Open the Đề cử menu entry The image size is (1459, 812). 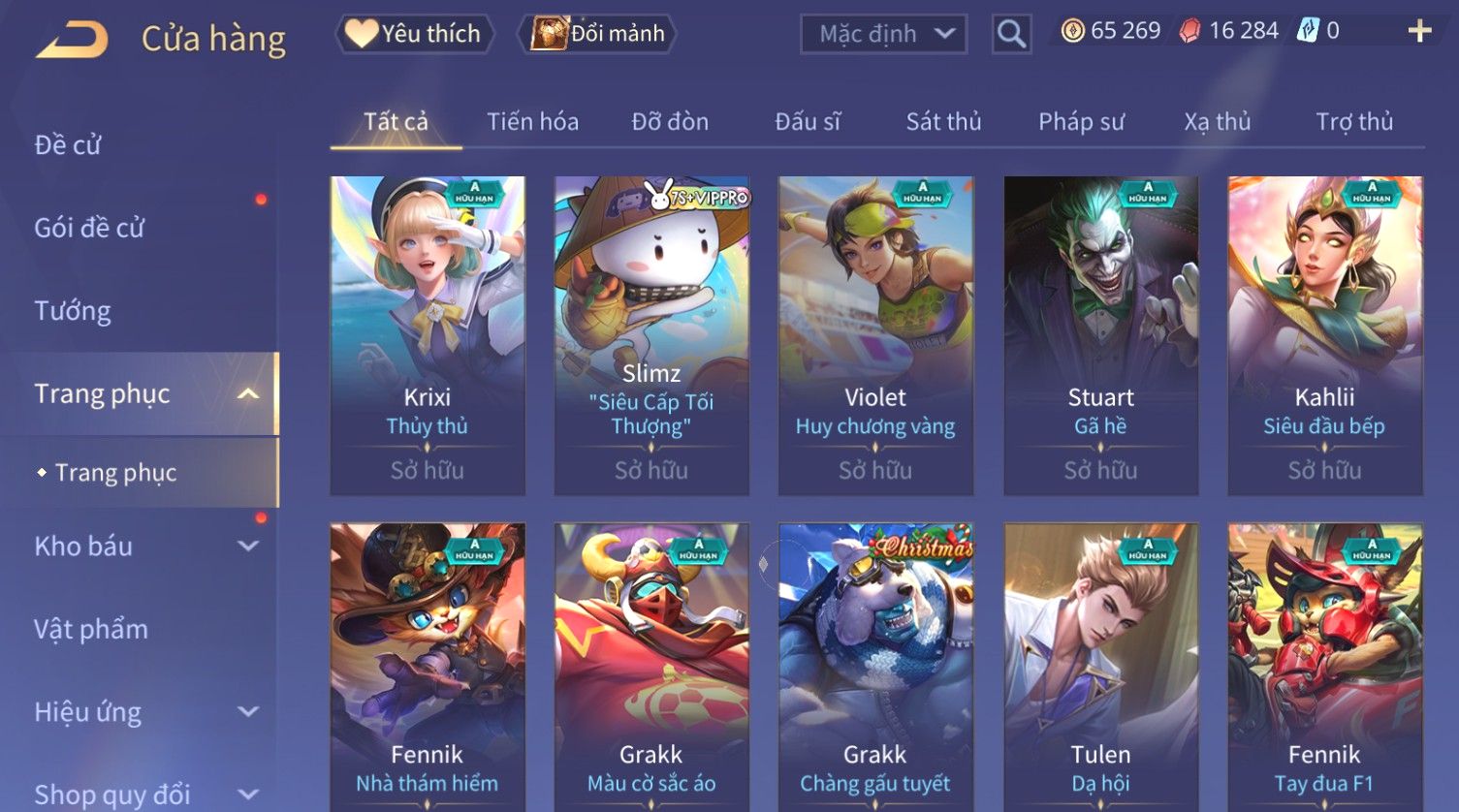(68, 145)
